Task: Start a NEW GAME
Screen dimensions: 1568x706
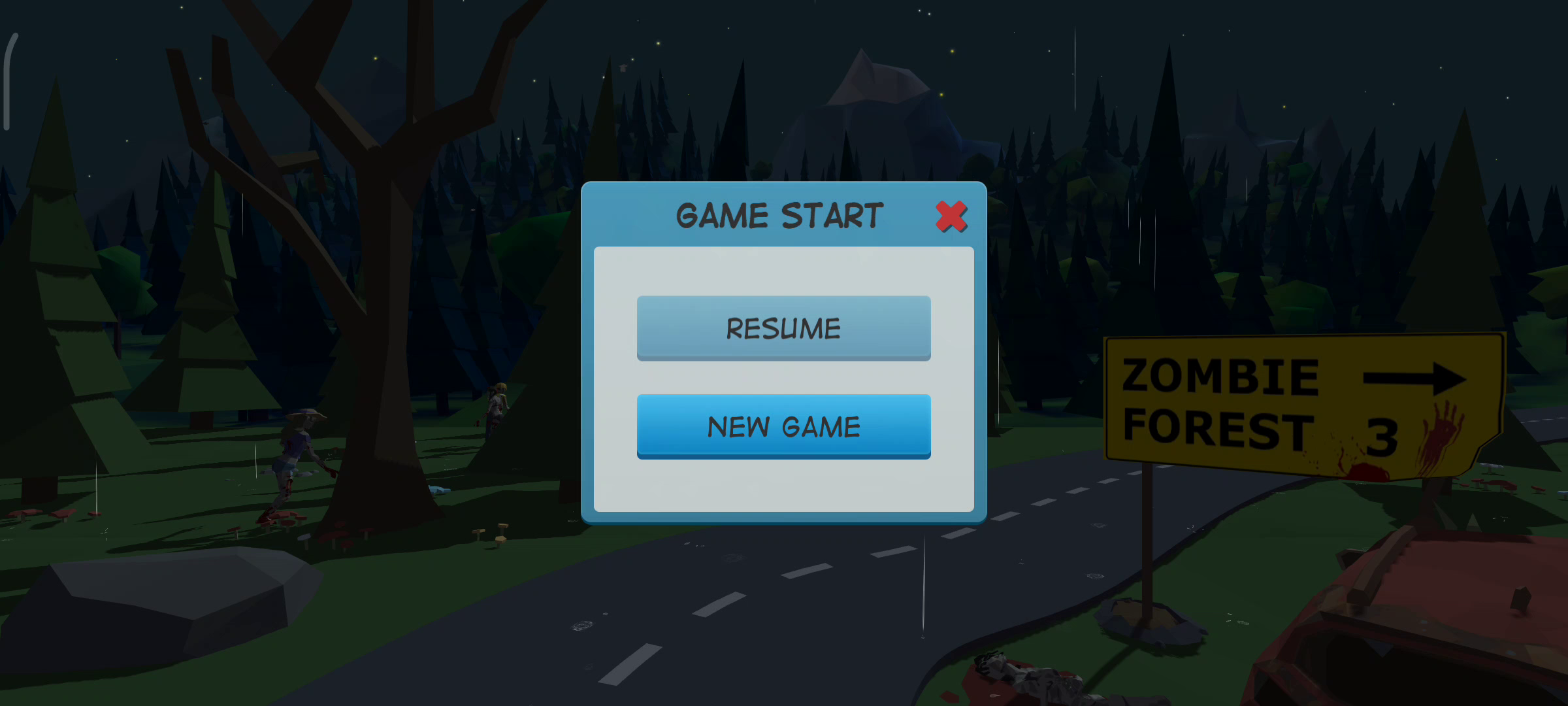Action: 783,426
